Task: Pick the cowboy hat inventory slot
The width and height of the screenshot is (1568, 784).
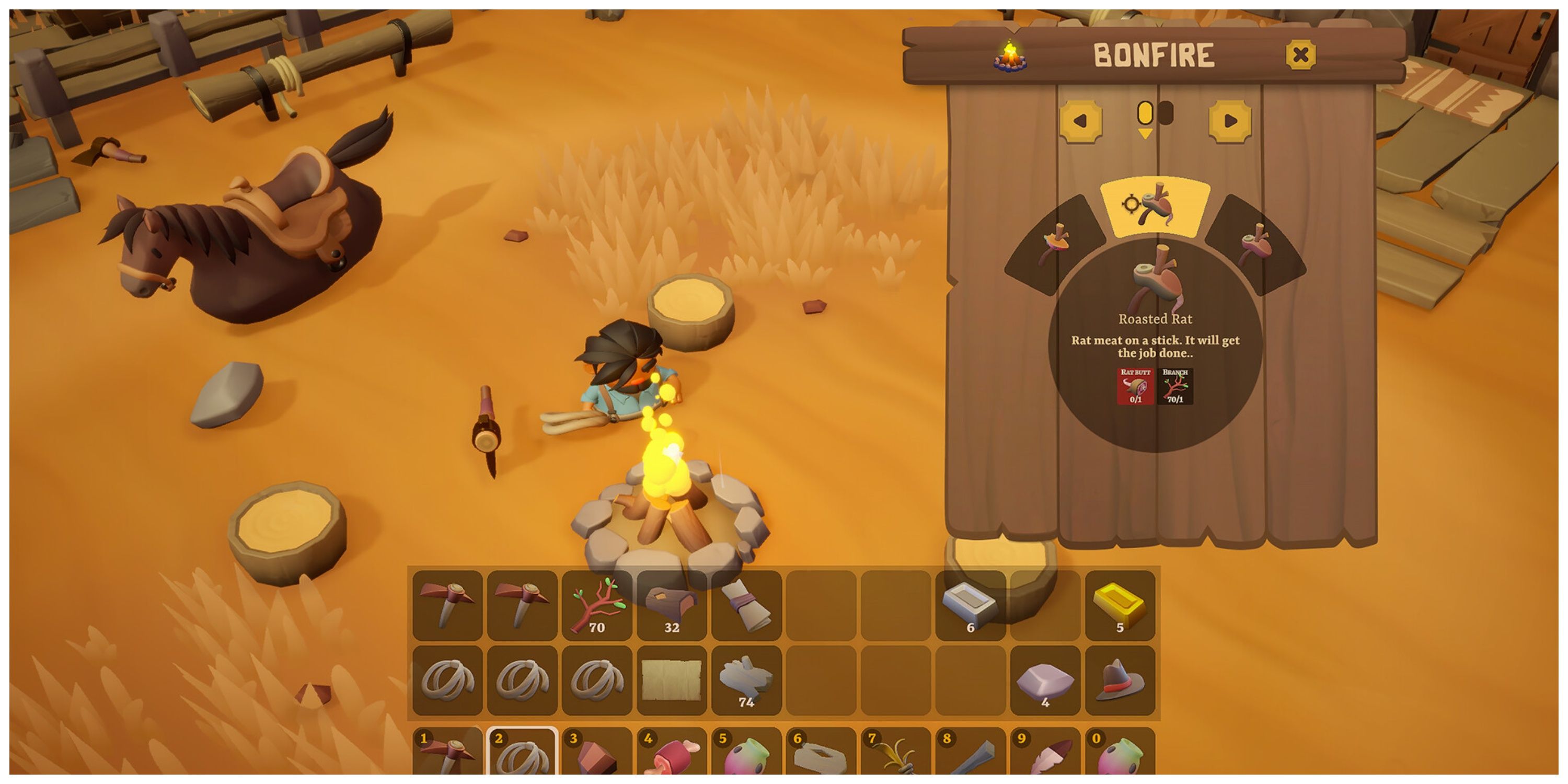Action: (x=1120, y=680)
